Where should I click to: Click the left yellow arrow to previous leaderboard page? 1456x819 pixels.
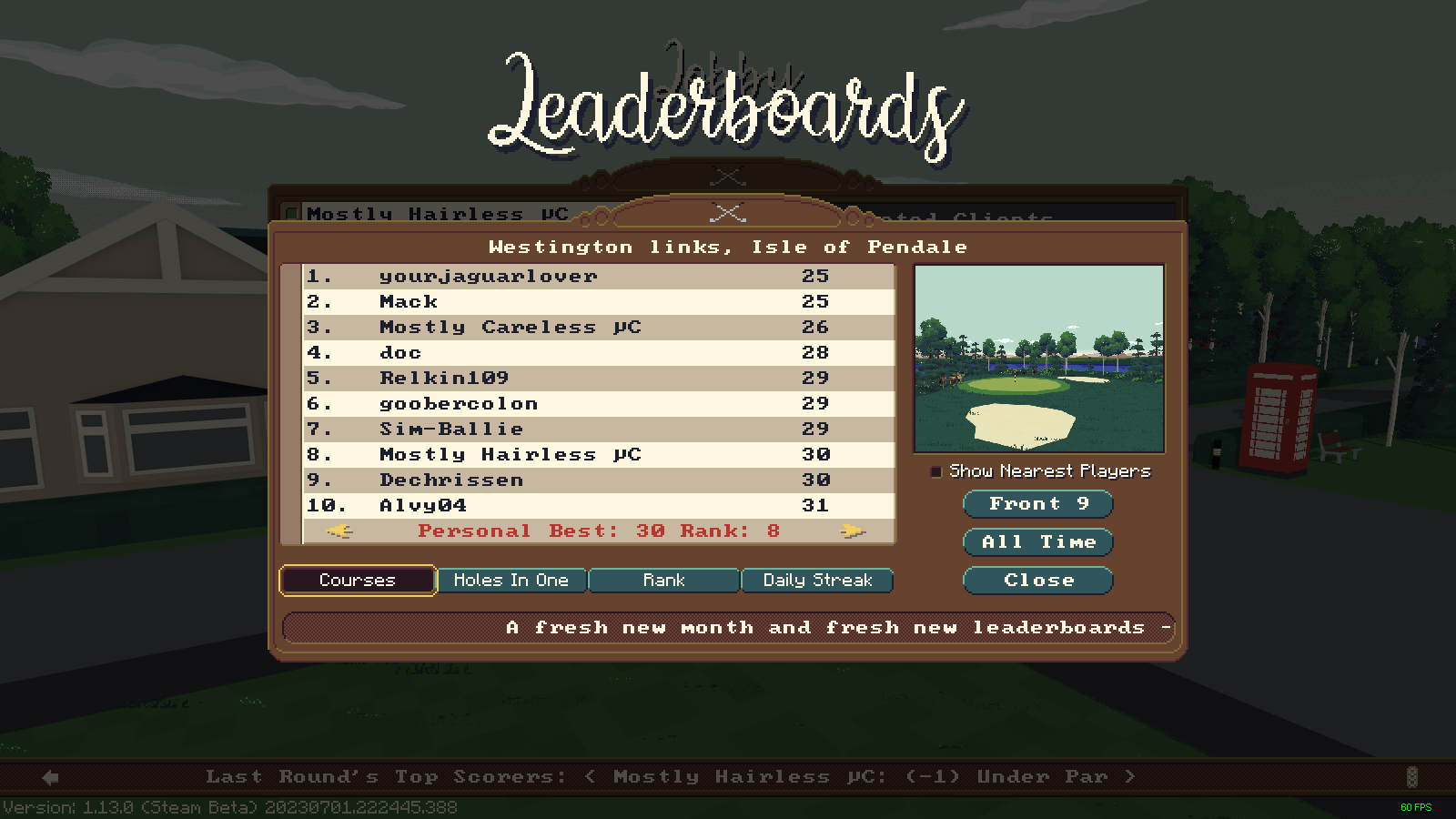(x=338, y=531)
